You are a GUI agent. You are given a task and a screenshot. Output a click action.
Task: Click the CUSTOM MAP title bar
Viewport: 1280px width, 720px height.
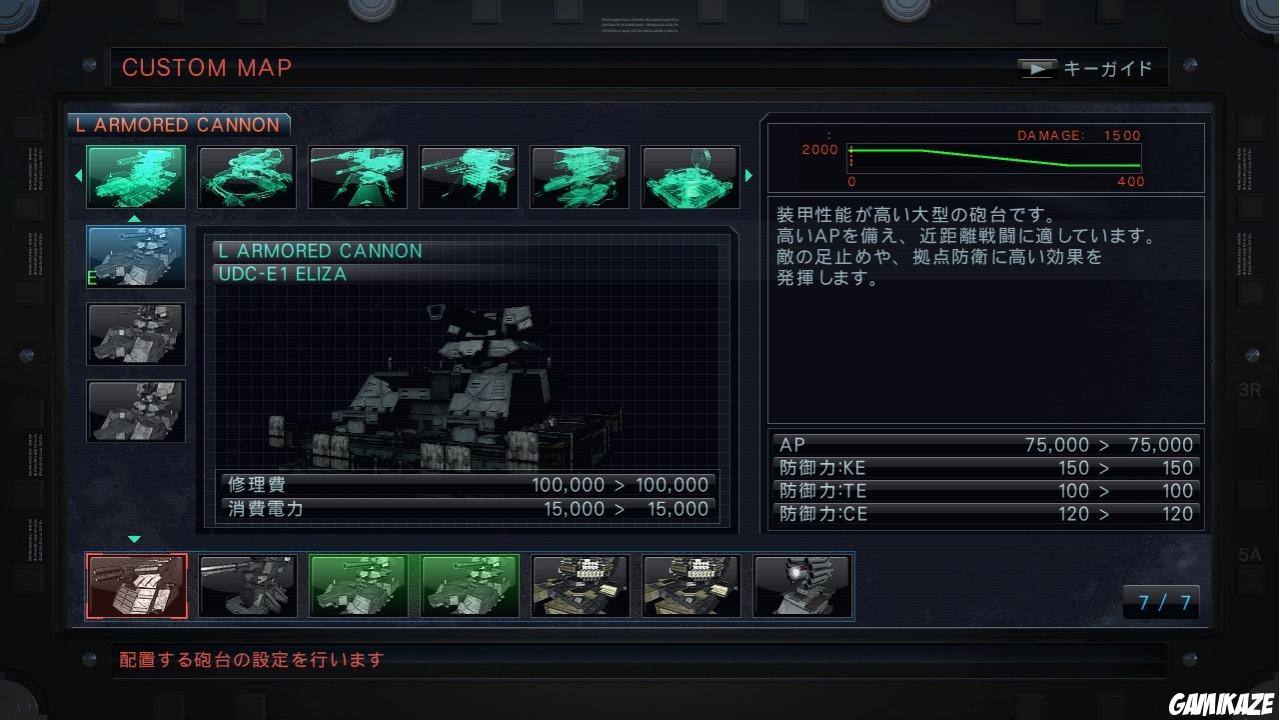(206, 67)
